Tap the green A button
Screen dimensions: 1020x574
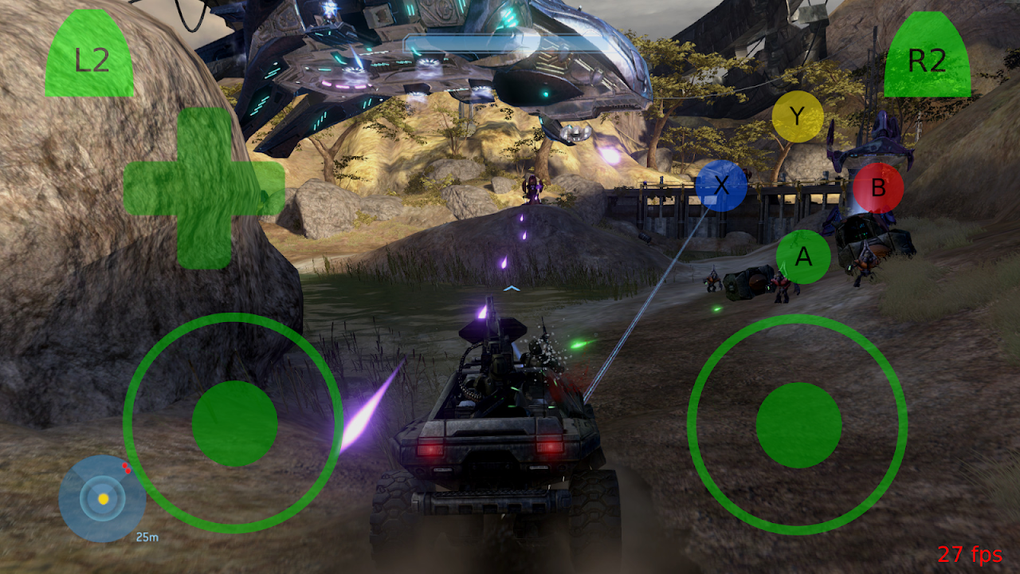pyautogui.click(x=803, y=257)
